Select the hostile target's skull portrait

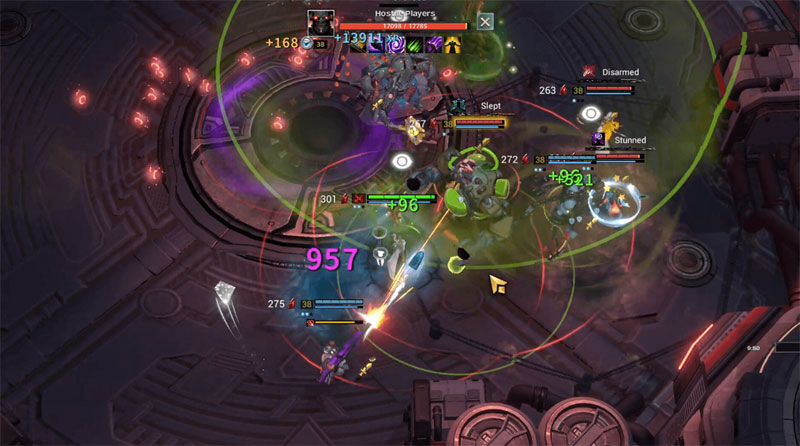[321, 23]
